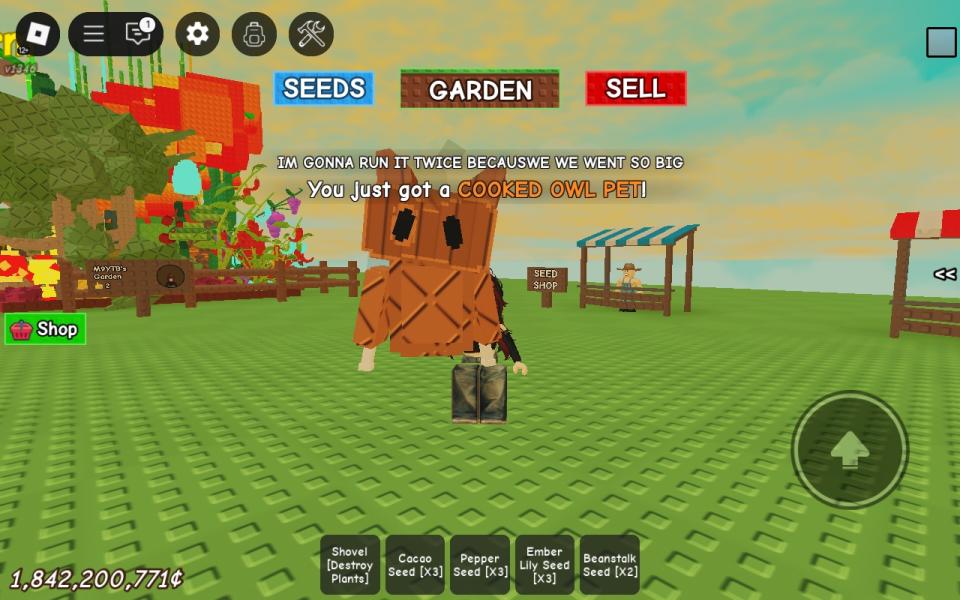Open the gear settings icon
Image resolution: width=960 pixels, height=600 pixels.
[197, 34]
